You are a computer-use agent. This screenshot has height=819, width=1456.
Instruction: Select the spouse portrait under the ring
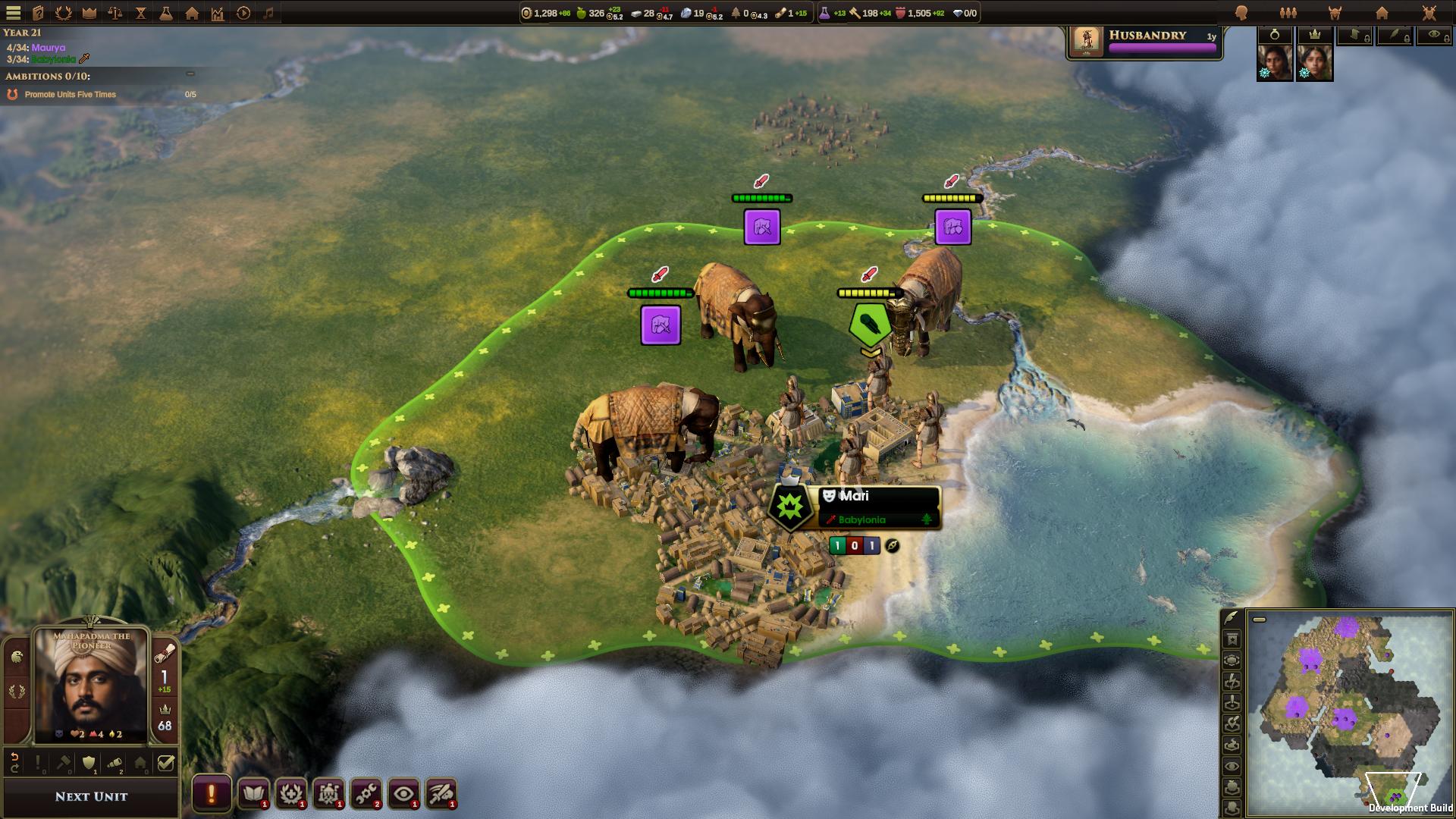pos(1275,62)
